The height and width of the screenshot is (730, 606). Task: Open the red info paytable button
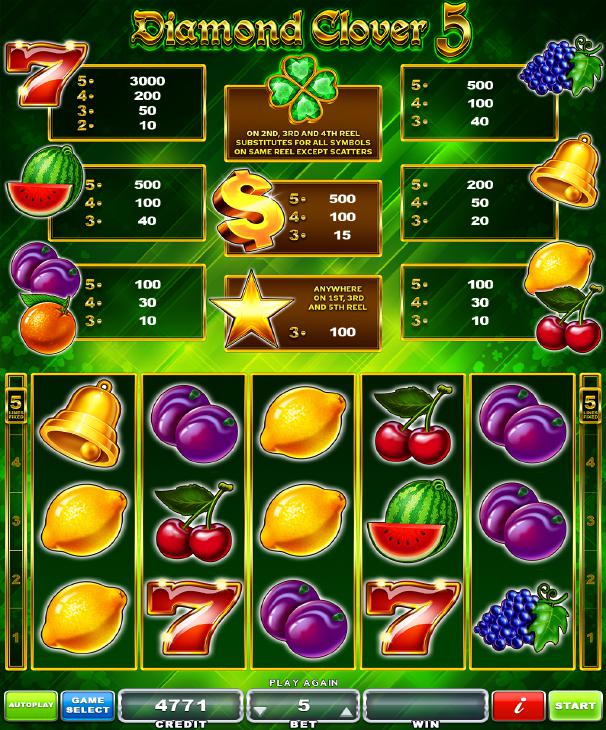point(518,706)
